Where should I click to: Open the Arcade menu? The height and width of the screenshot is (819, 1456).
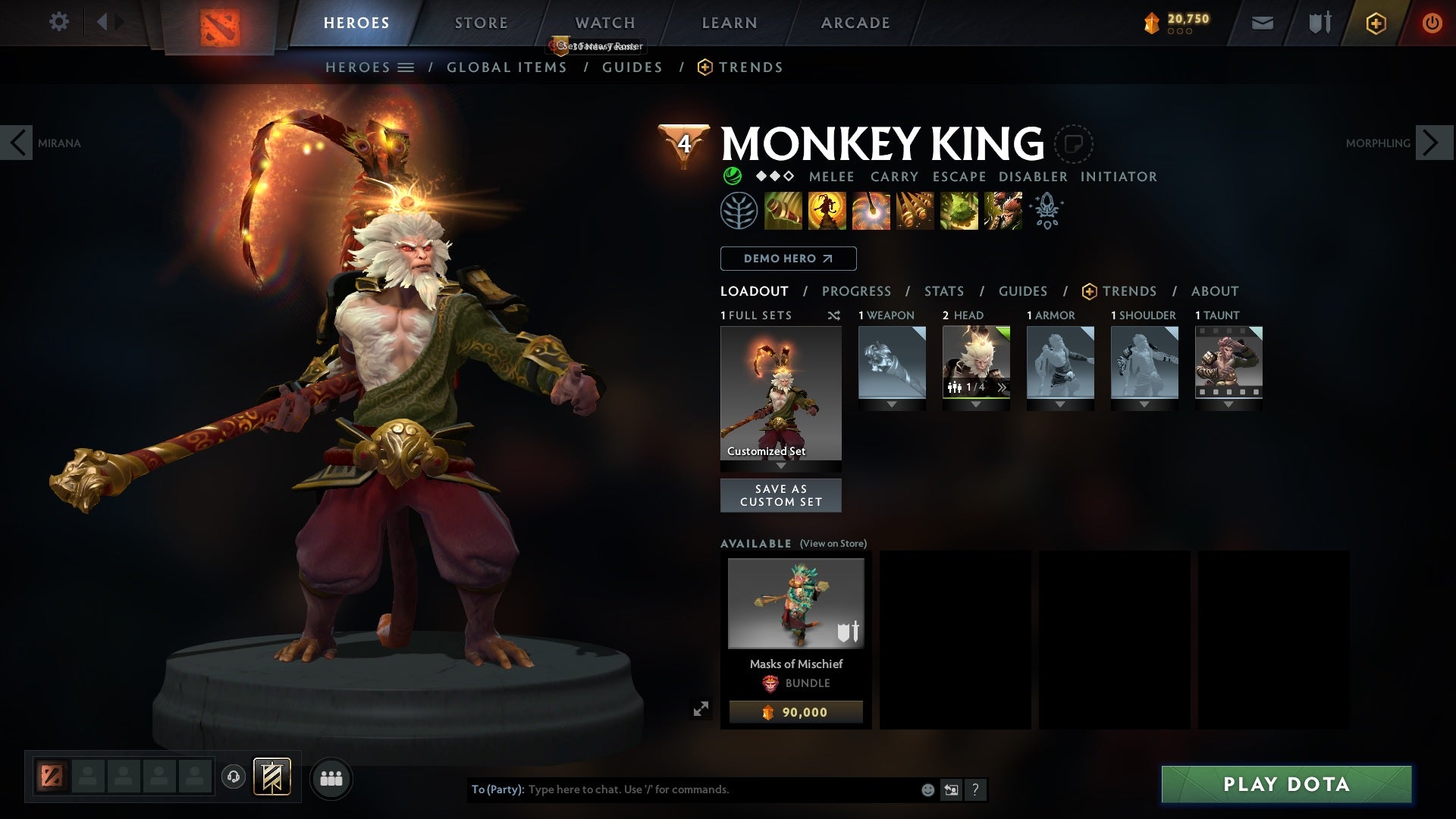[x=855, y=22]
